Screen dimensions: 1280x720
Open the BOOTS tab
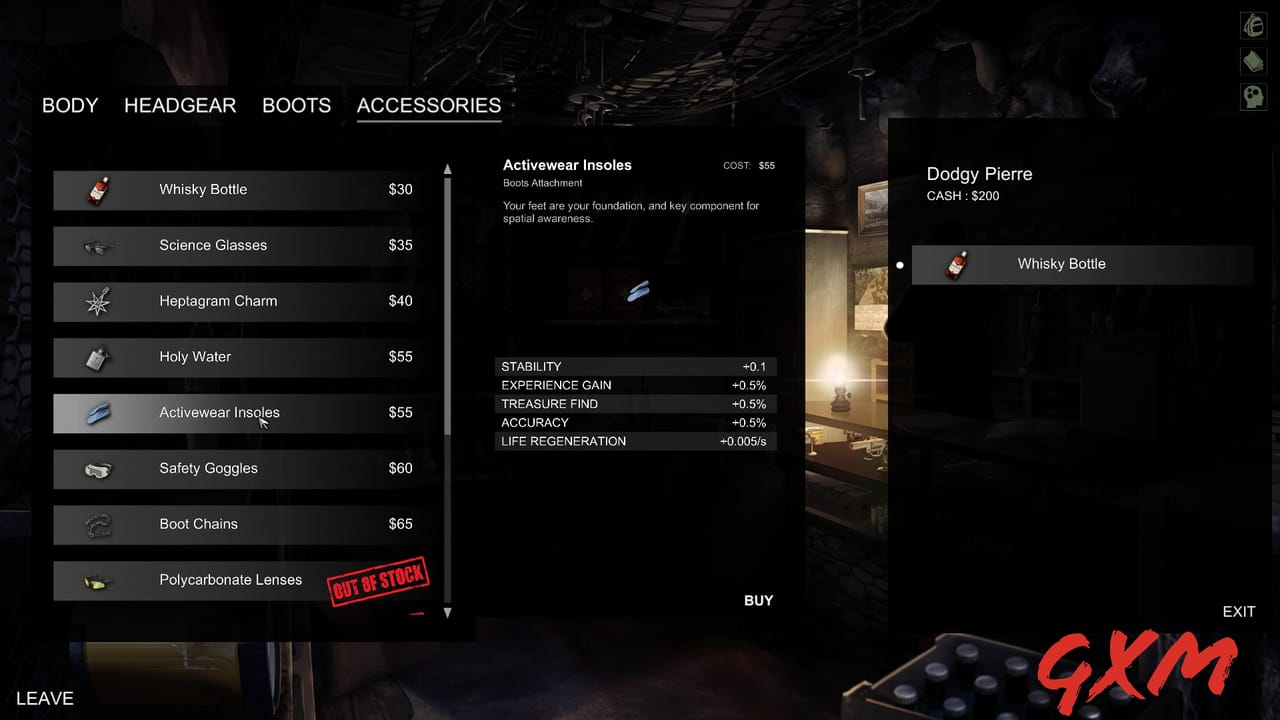pos(296,105)
